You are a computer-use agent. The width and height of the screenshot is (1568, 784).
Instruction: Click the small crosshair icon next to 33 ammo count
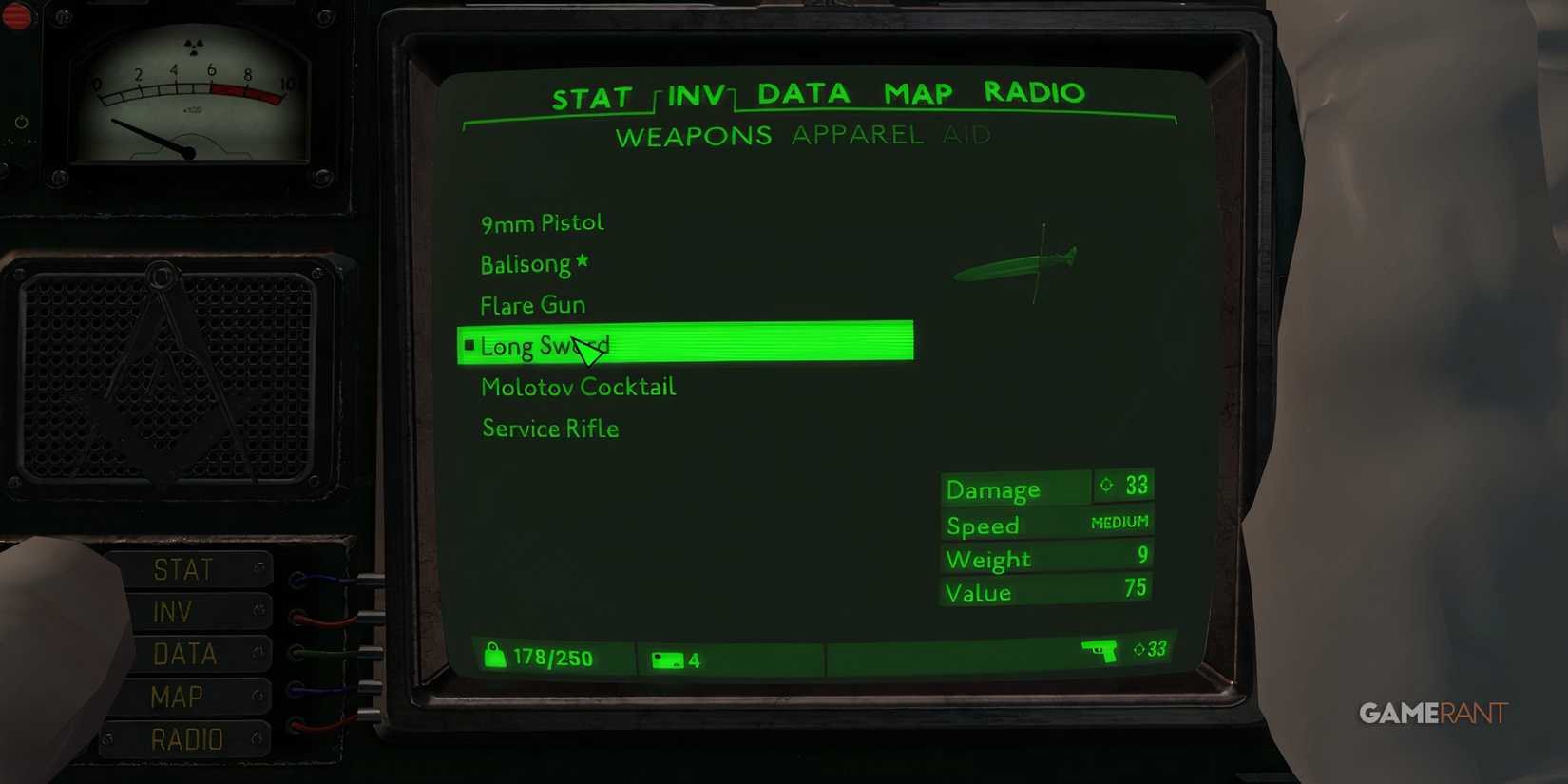tap(1137, 649)
